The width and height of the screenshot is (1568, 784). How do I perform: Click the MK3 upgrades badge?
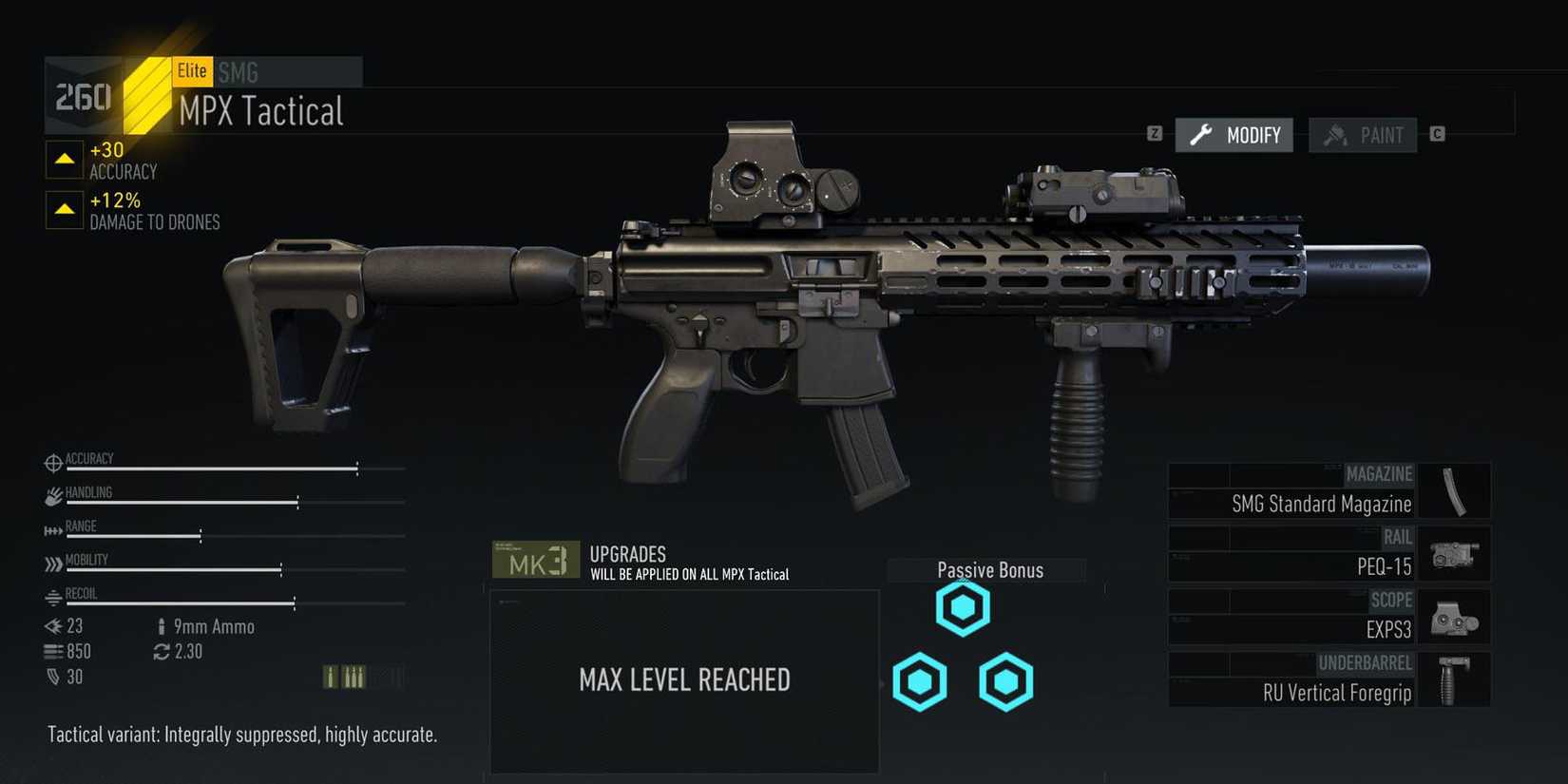[x=535, y=560]
